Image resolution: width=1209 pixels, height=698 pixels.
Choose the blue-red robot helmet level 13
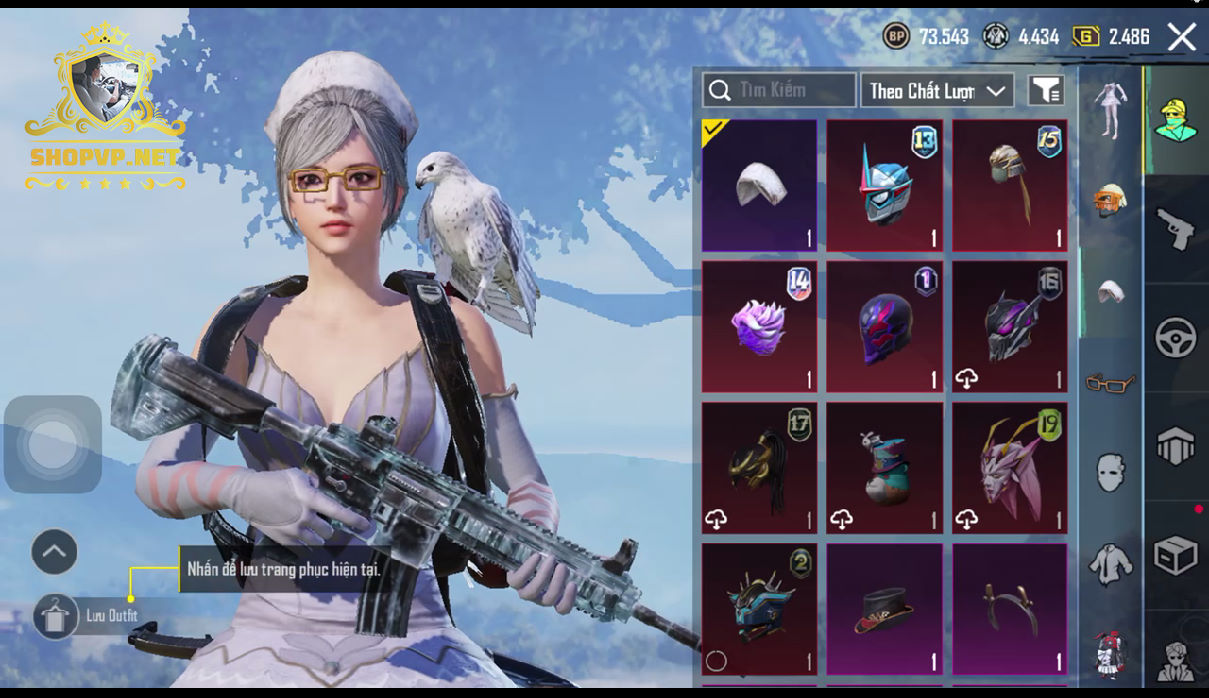pos(884,186)
